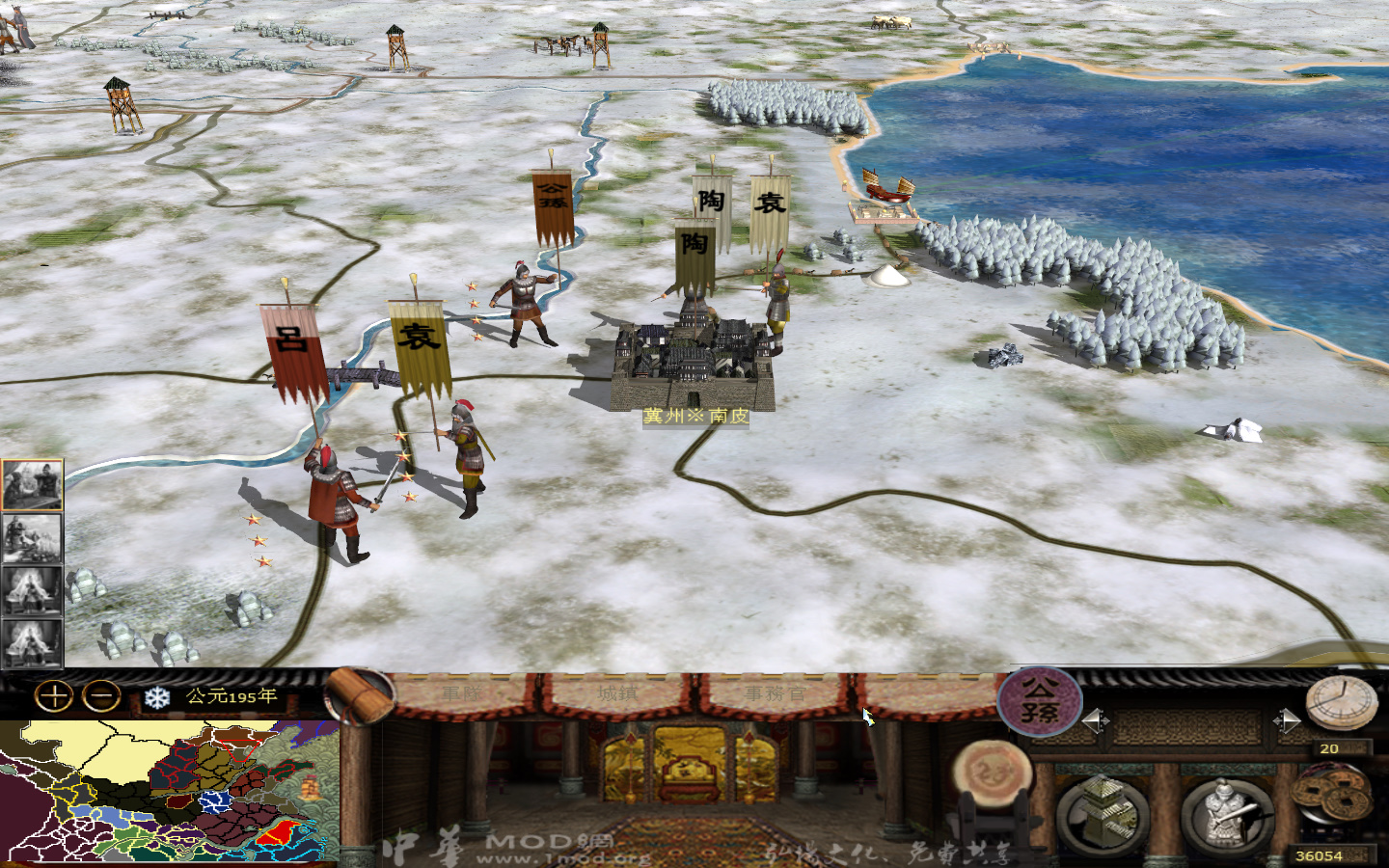The image size is (1389, 868).
Task: Open messages with the bamboo scroll icon
Action: point(357,696)
